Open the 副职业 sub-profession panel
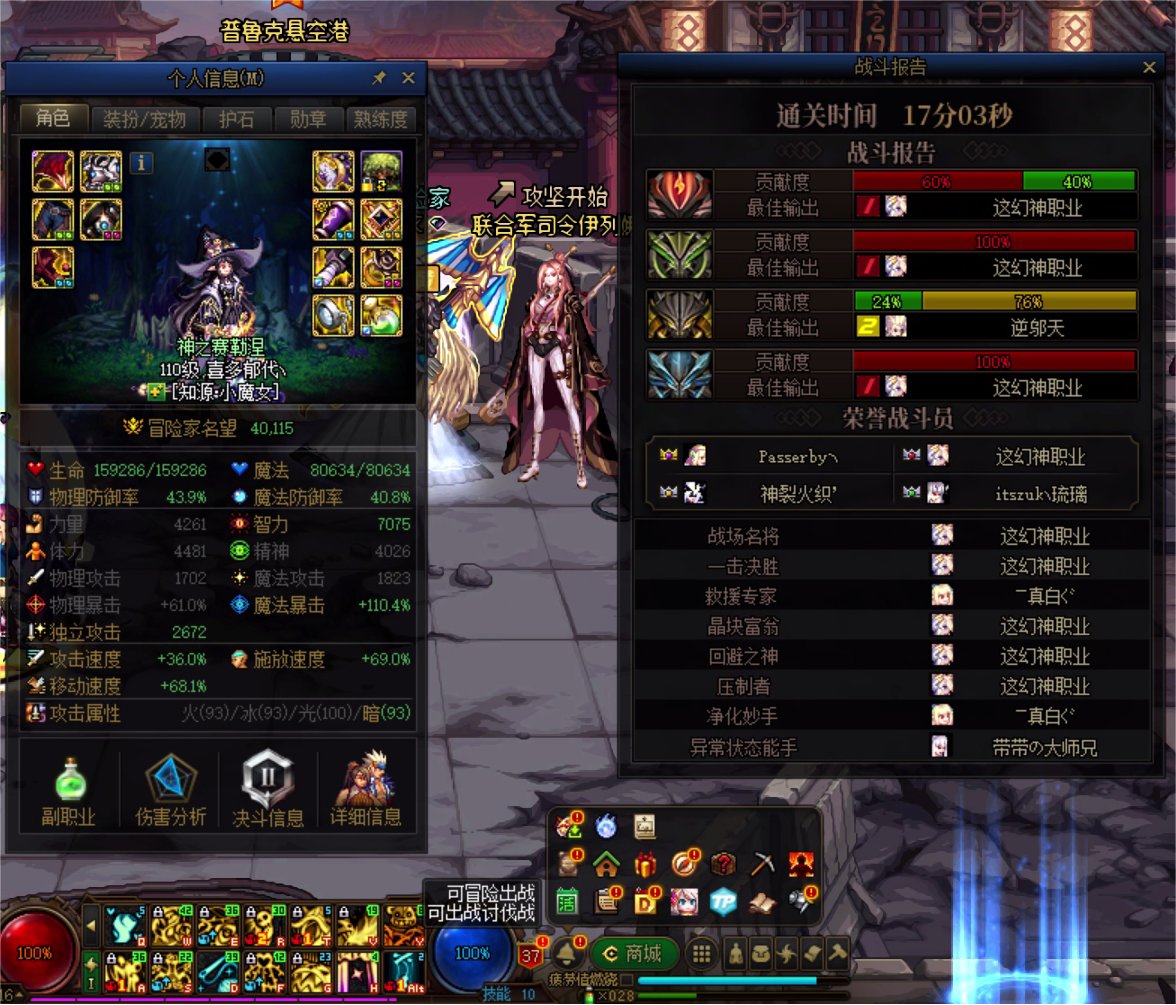The width and height of the screenshot is (1176, 1005). pyautogui.click(x=68, y=791)
